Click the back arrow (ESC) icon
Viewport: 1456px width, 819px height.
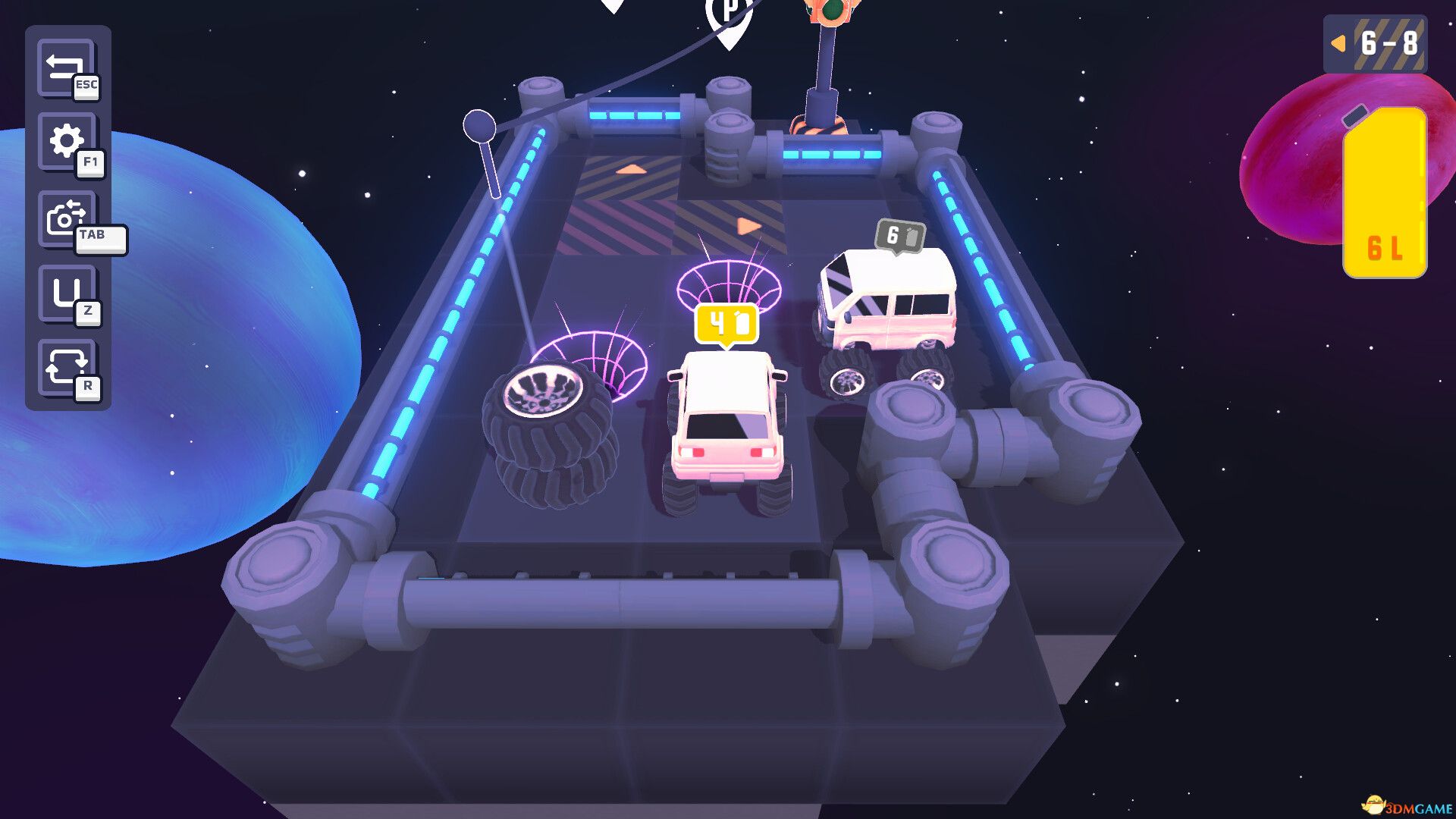67,68
